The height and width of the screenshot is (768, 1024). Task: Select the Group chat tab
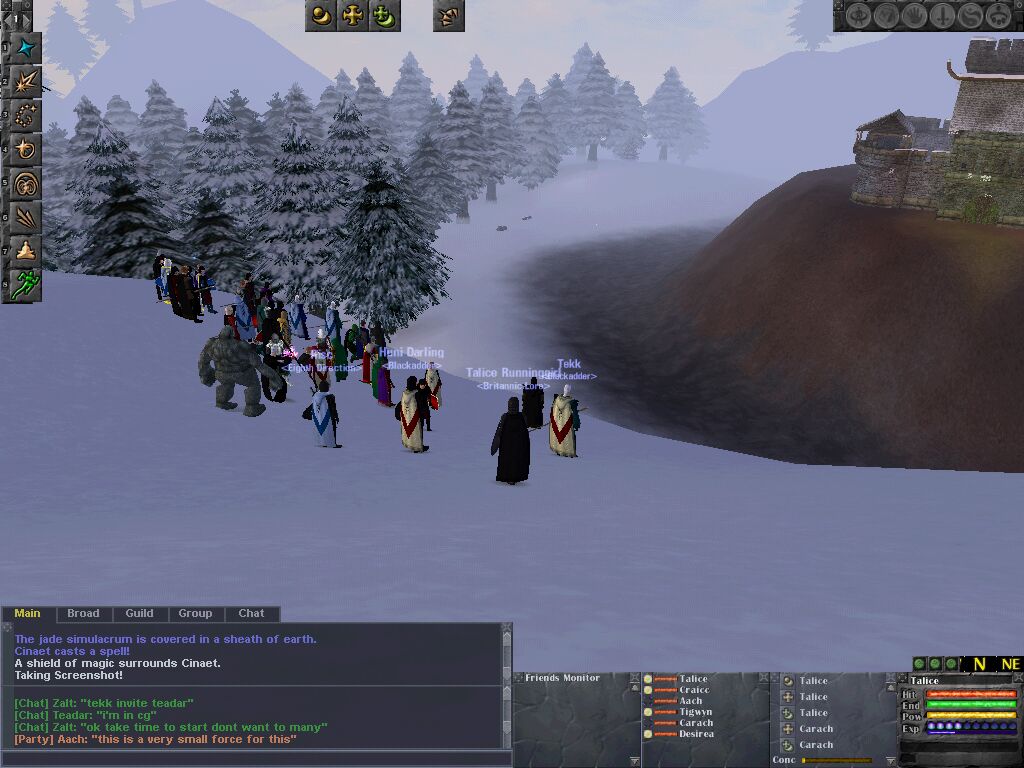pyautogui.click(x=195, y=613)
